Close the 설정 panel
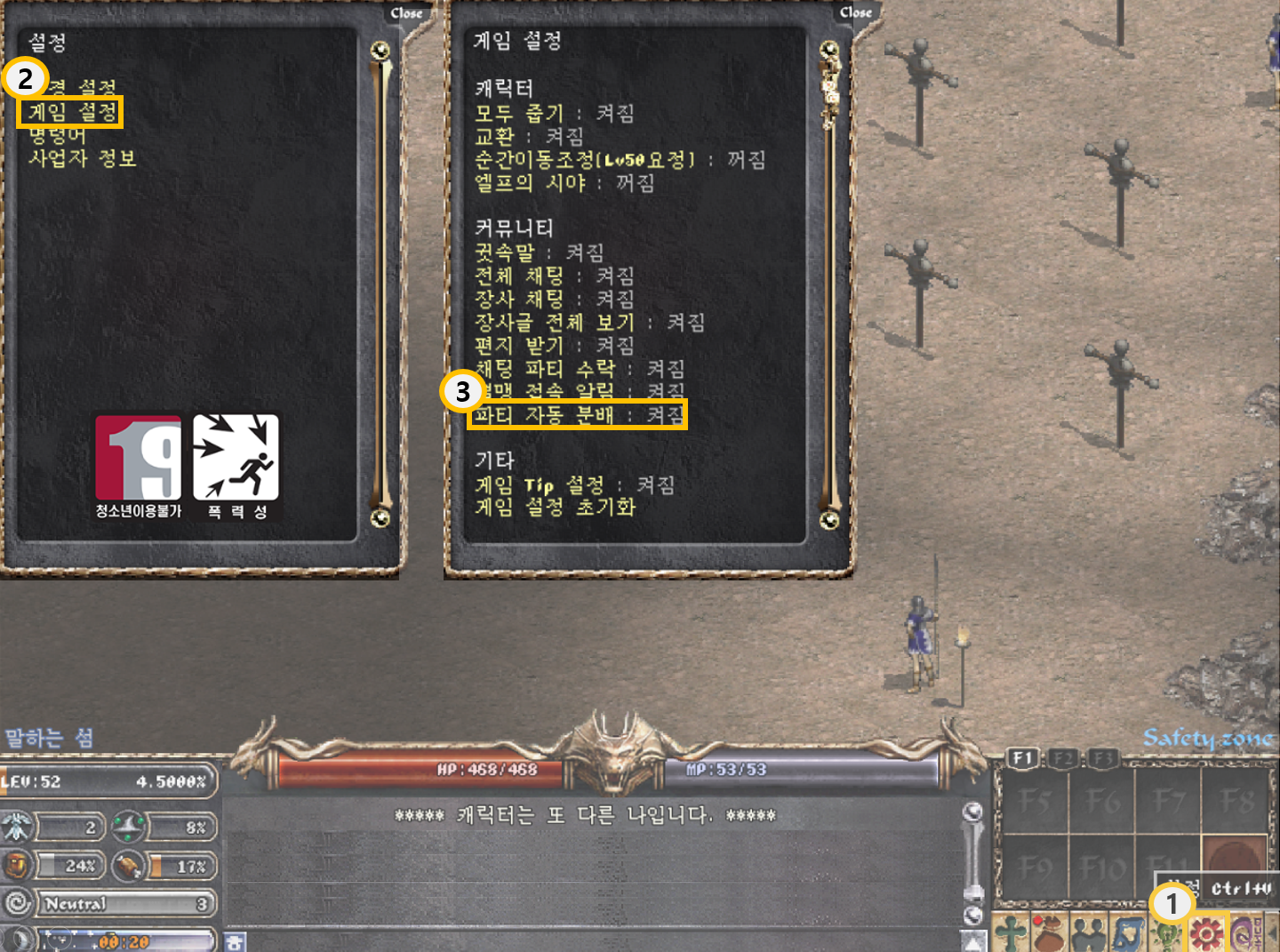This screenshot has width=1280, height=952. pos(406,13)
